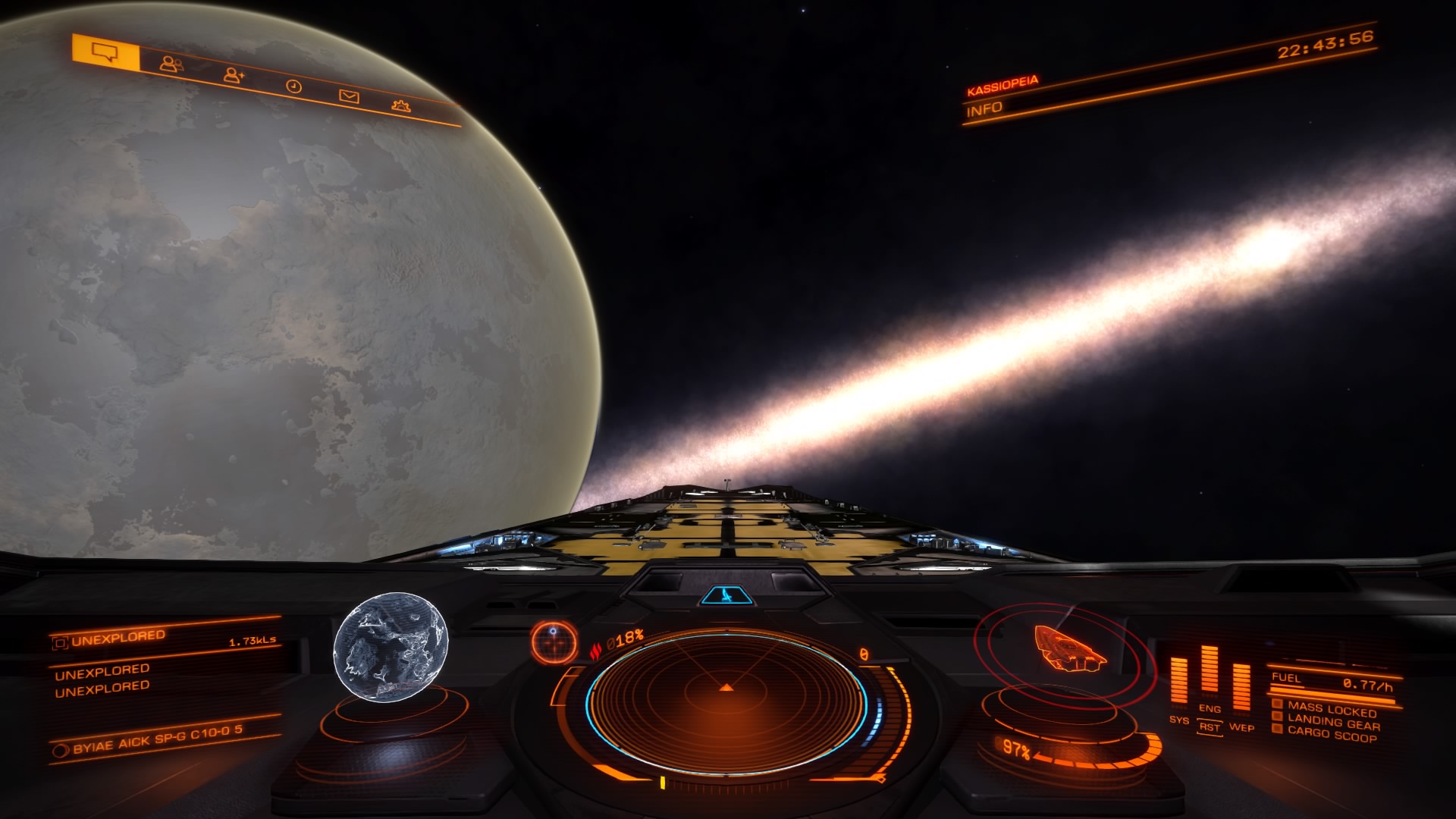Select the INFO panel header
The width and height of the screenshot is (1456, 819).
click(984, 110)
